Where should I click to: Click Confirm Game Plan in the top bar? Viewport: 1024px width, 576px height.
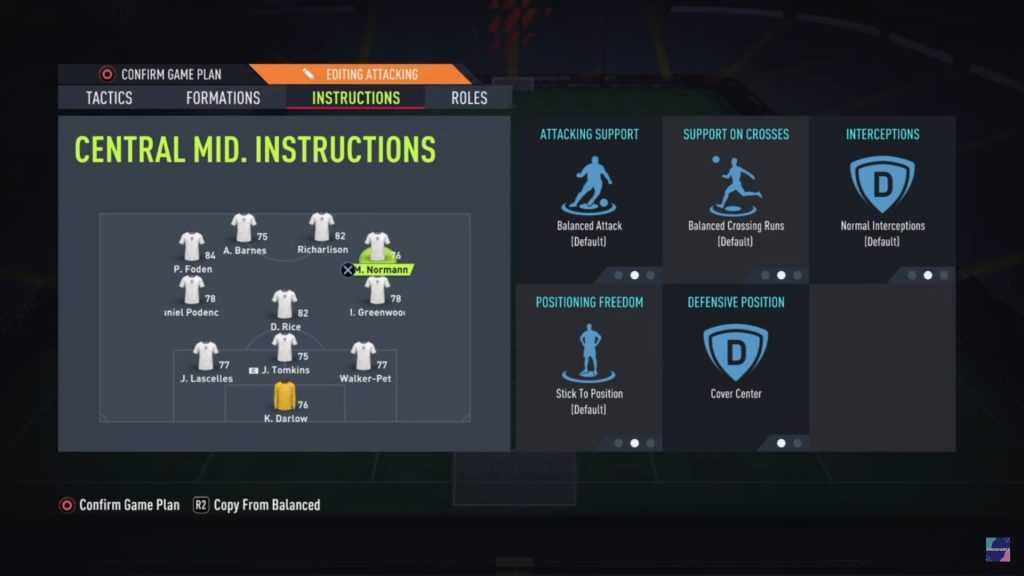click(160, 74)
